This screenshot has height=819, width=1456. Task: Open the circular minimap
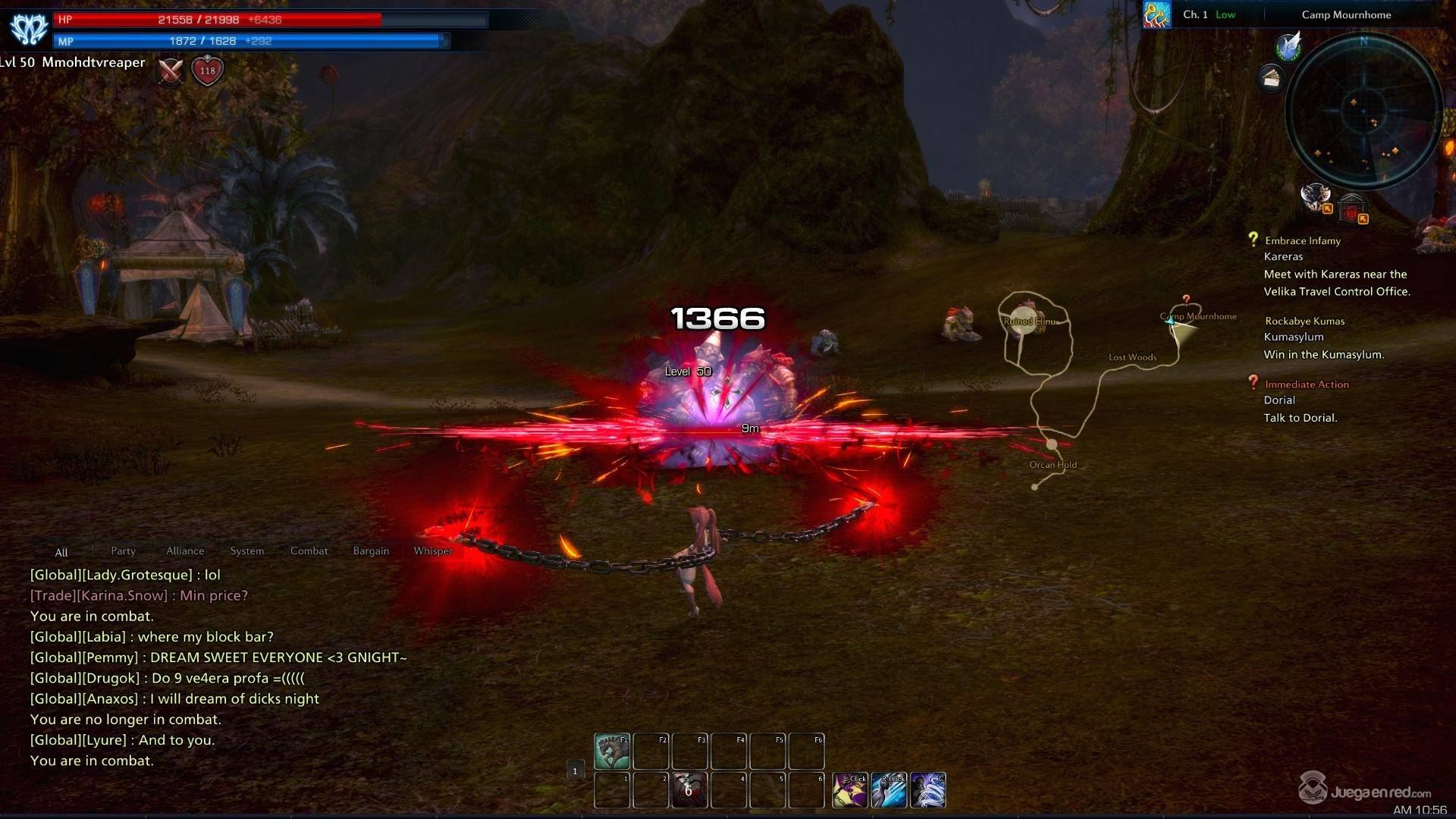(1363, 110)
